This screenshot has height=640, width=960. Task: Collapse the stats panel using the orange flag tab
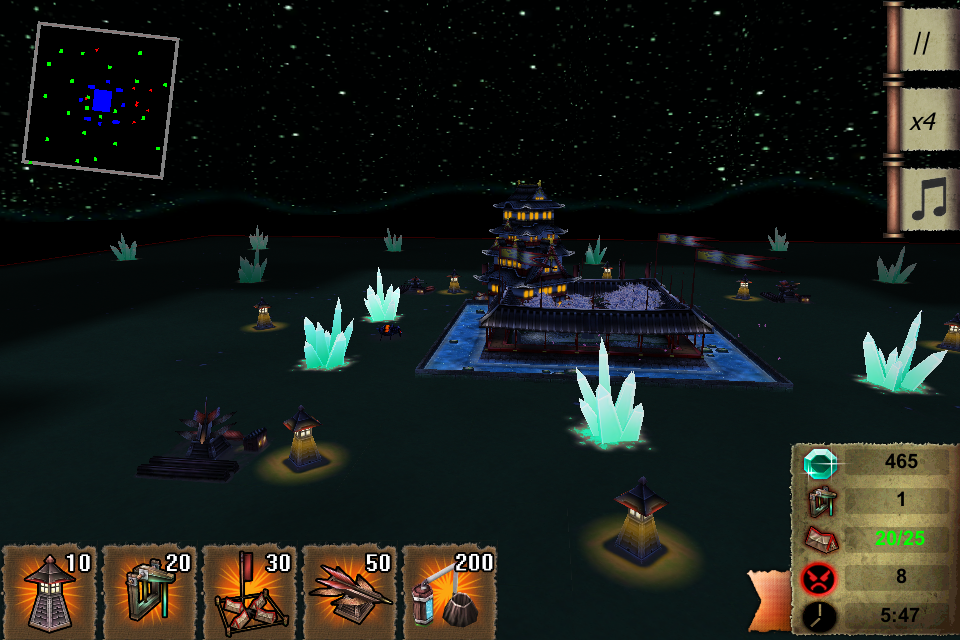click(x=770, y=600)
